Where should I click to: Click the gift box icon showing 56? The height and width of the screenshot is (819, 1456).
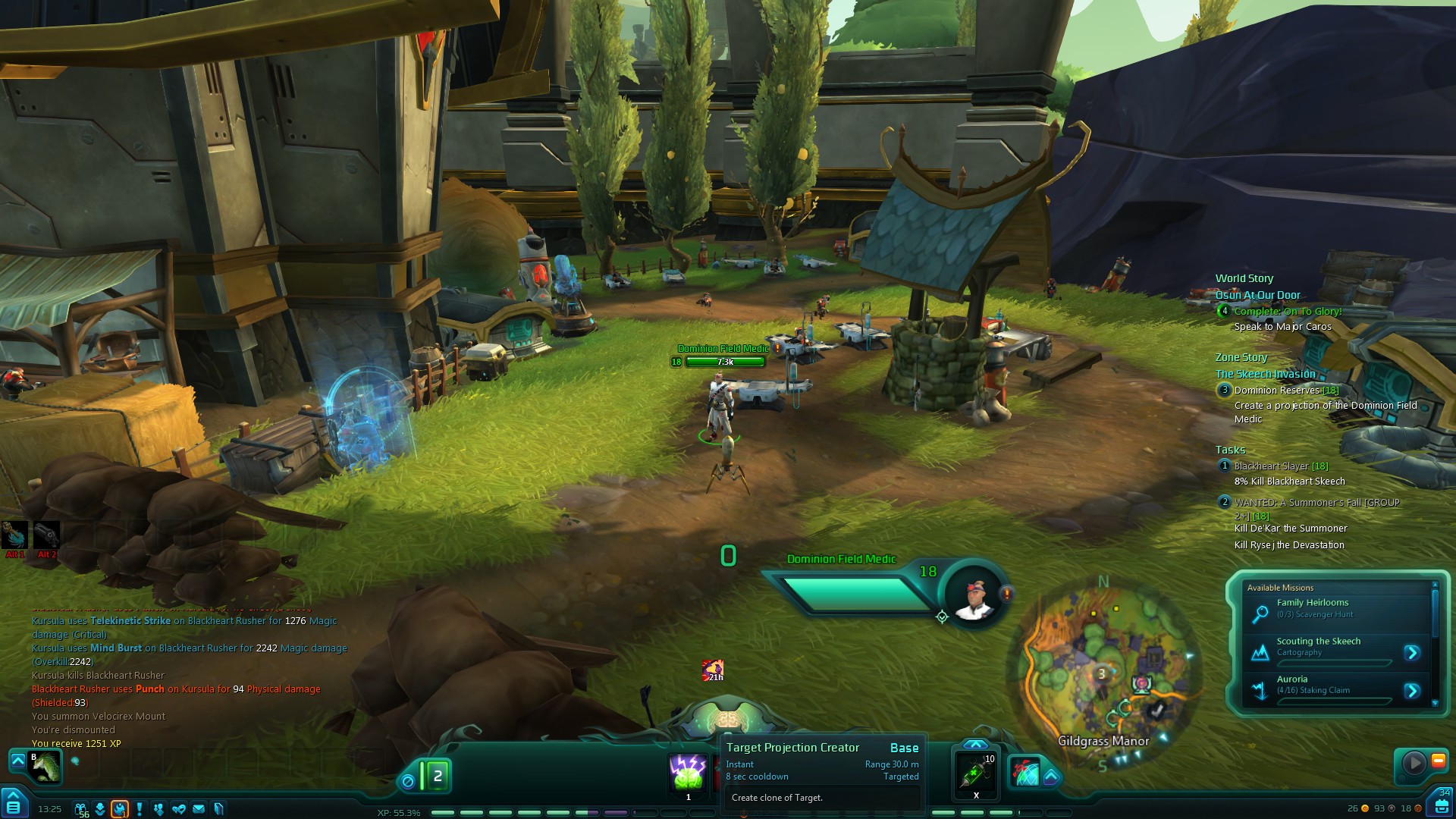pos(80,809)
